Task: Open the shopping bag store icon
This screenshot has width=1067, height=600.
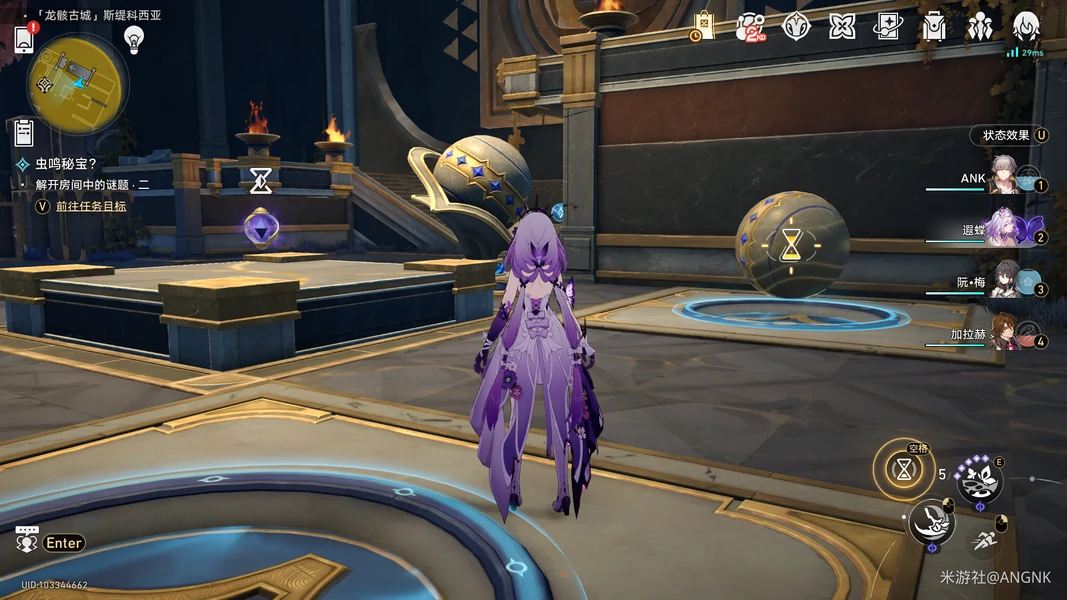Action: (x=703, y=27)
